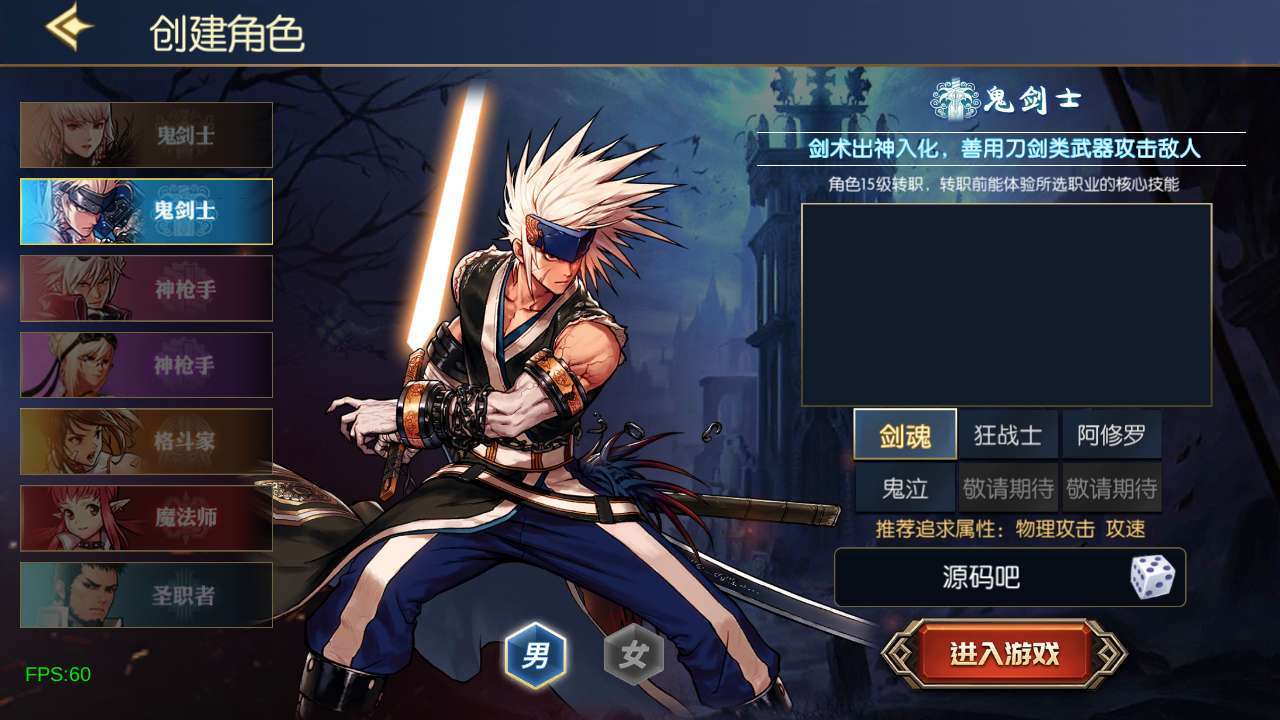Switch to the 狂战士 subclass tab
The width and height of the screenshot is (1280, 720).
(1008, 434)
